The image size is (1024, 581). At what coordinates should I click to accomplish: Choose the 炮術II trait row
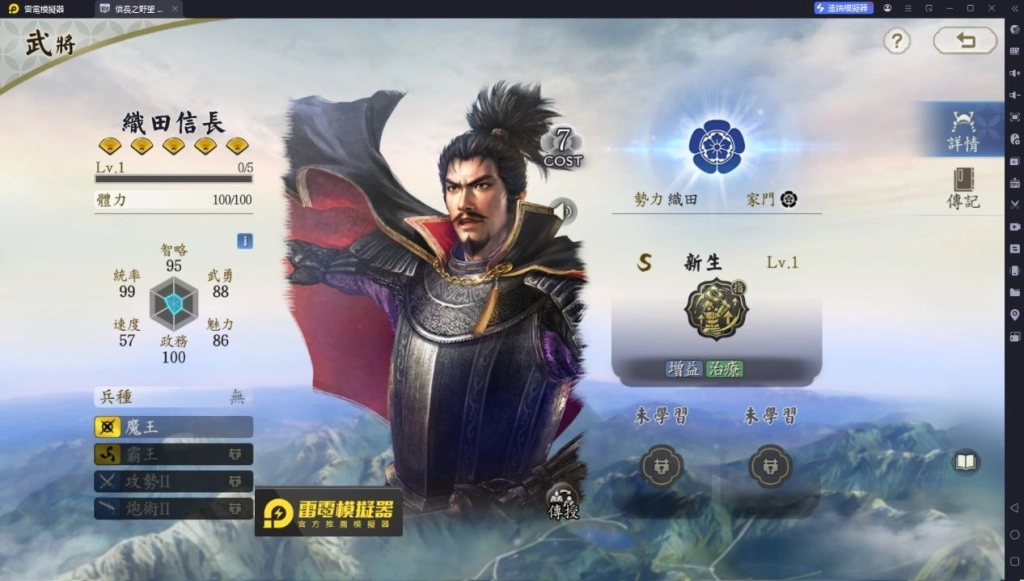173,508
